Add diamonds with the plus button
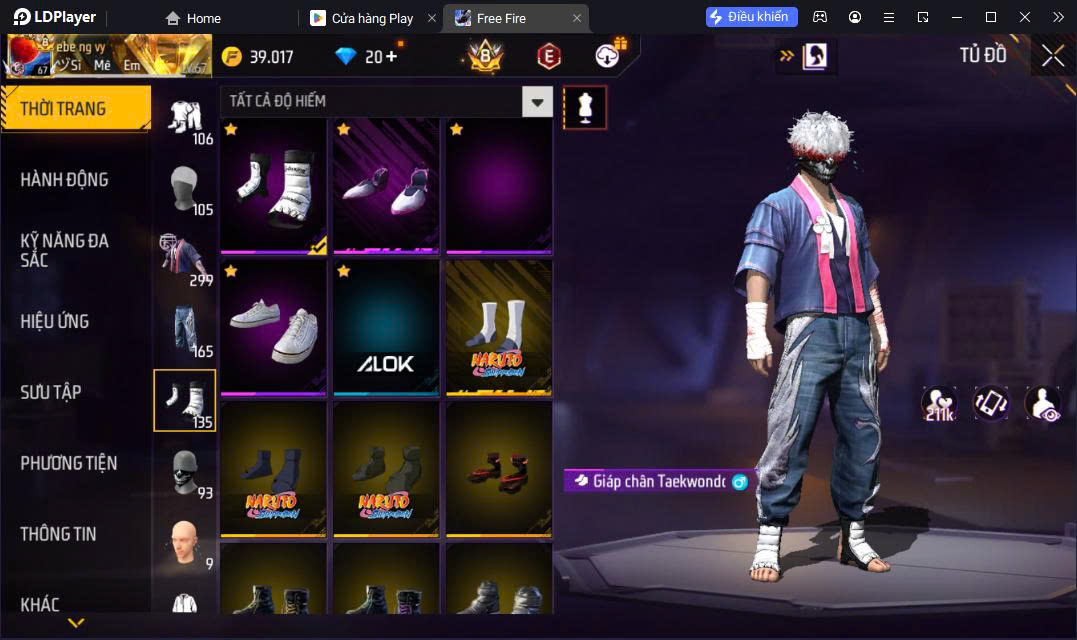Screen dimensions: 1077x640 391,56
